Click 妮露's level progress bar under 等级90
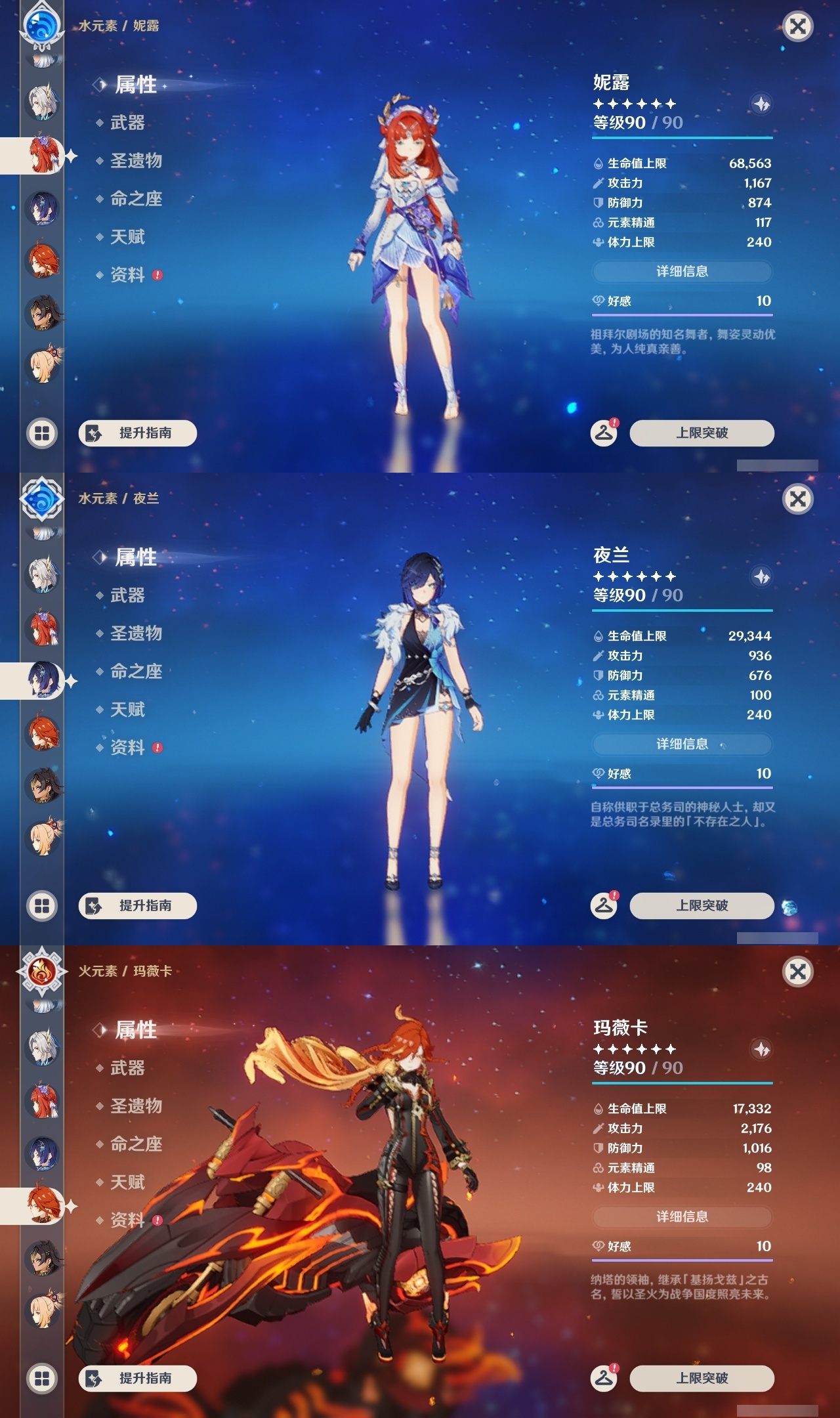 (x=682, y=138)
